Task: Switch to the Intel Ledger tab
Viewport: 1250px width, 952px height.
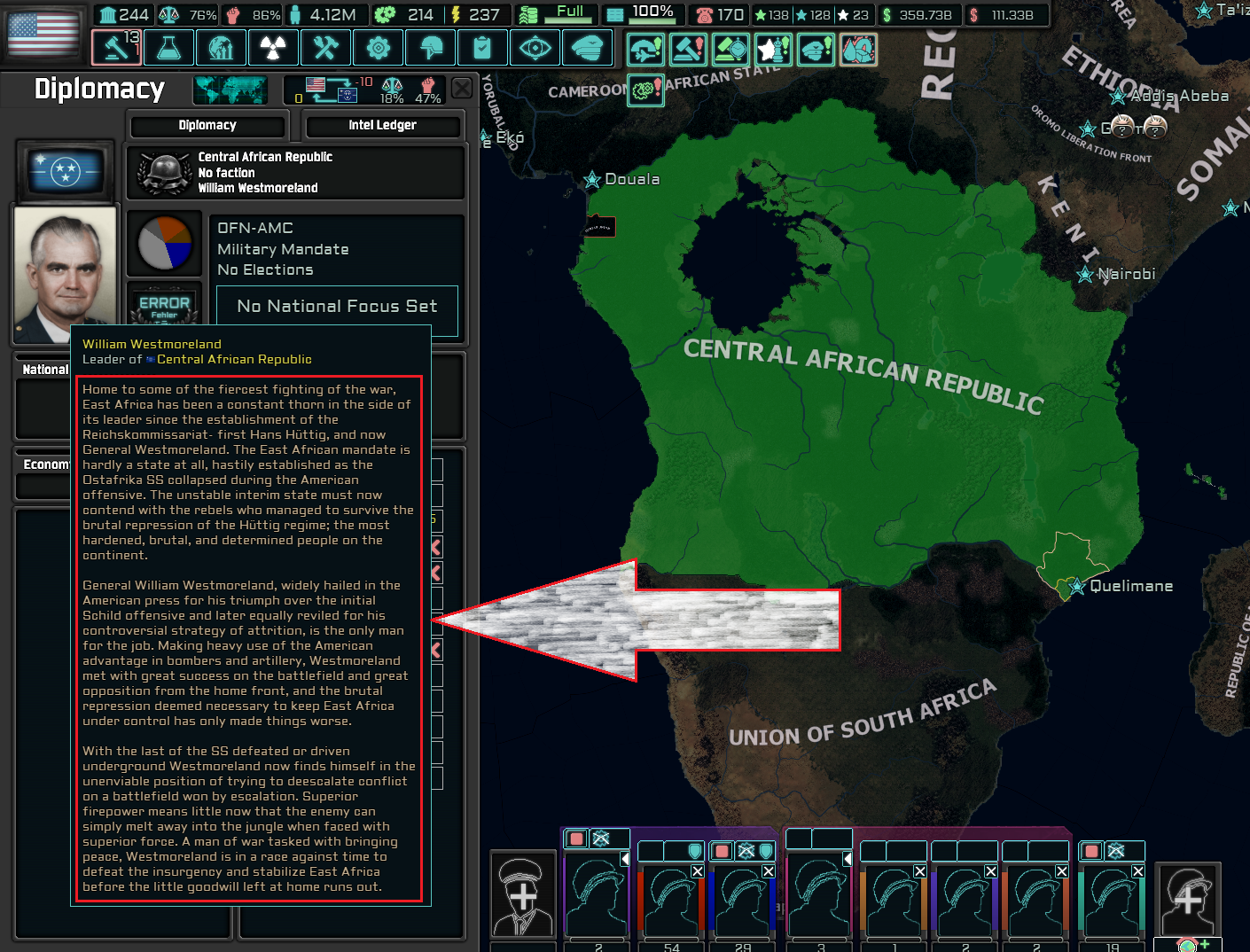Action: [x=383, y=125]
